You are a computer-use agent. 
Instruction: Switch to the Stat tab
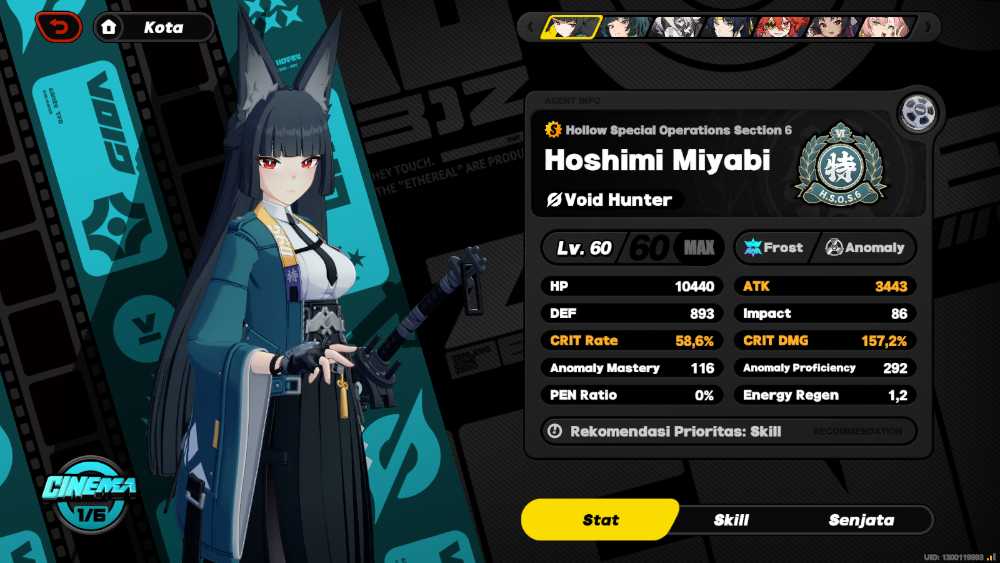600,520
